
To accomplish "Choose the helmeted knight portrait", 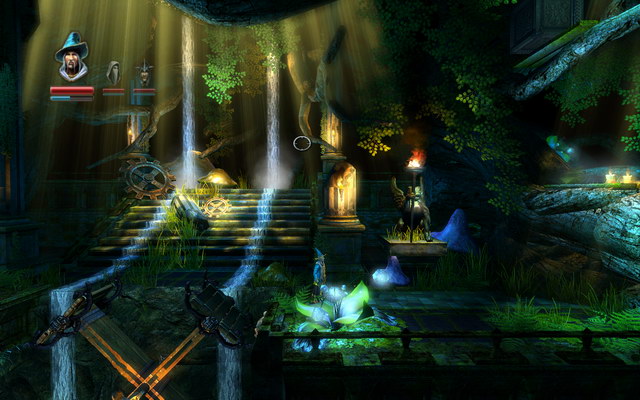I will click(144, 73).
